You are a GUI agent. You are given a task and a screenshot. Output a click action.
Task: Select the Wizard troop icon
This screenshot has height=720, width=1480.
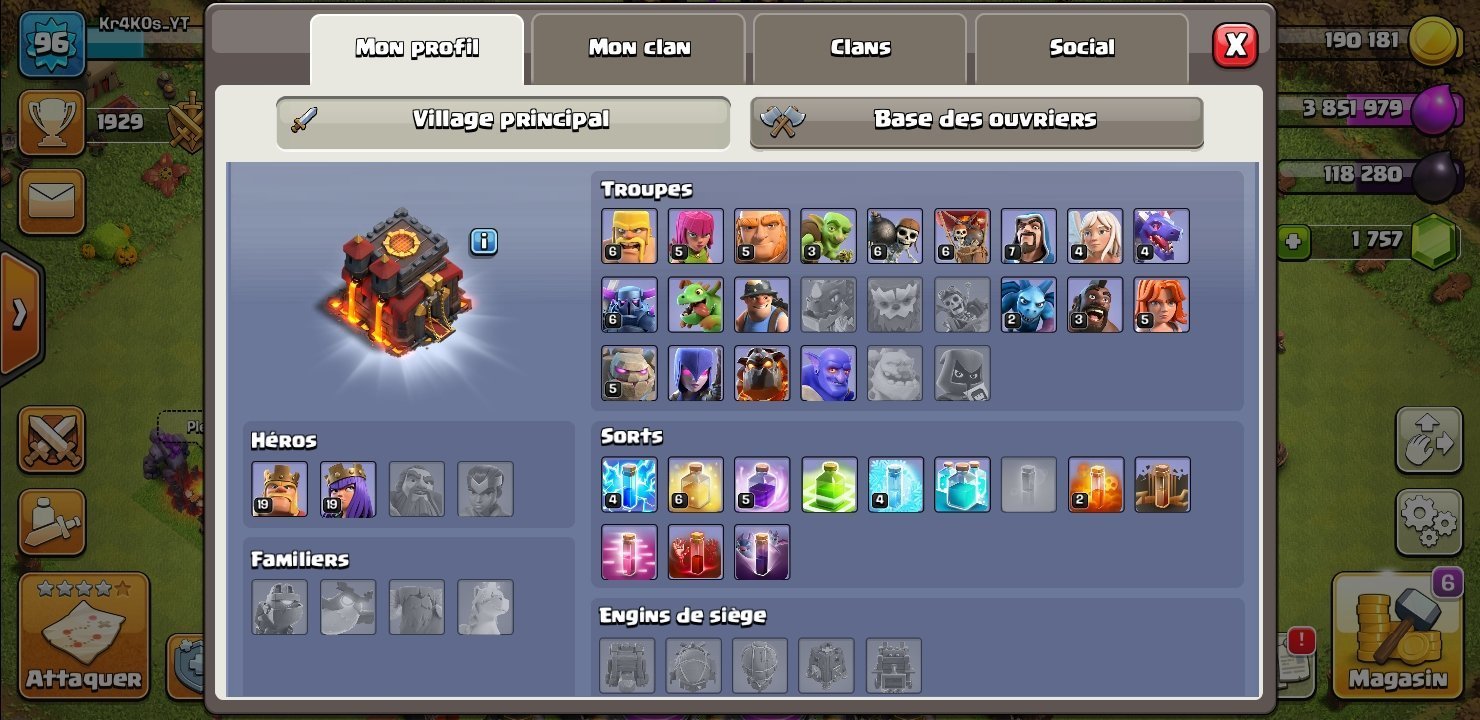tap(1029, 236)
